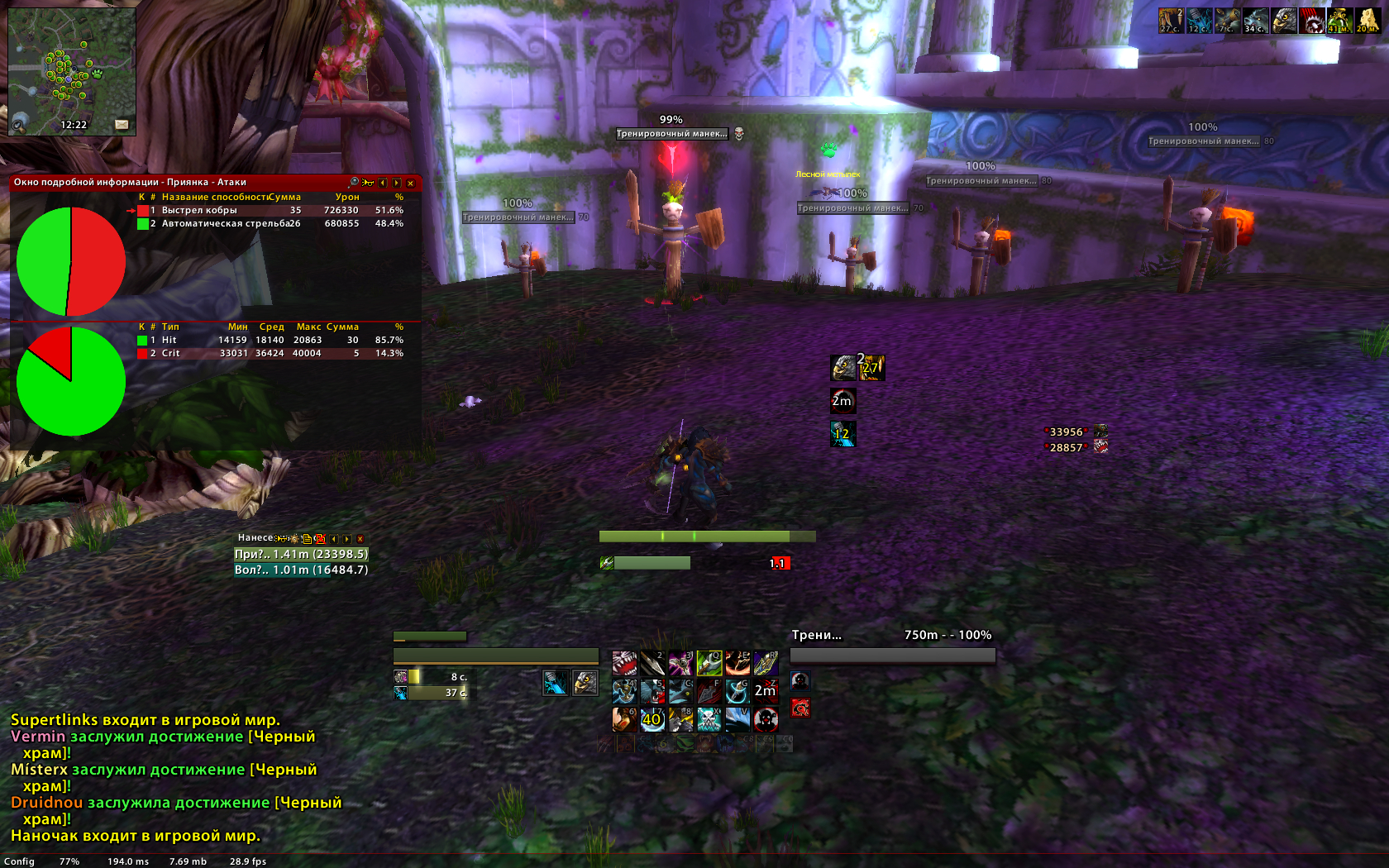Click the green flask buff icon
The image size is (1389, 868).
(1339, 21)
